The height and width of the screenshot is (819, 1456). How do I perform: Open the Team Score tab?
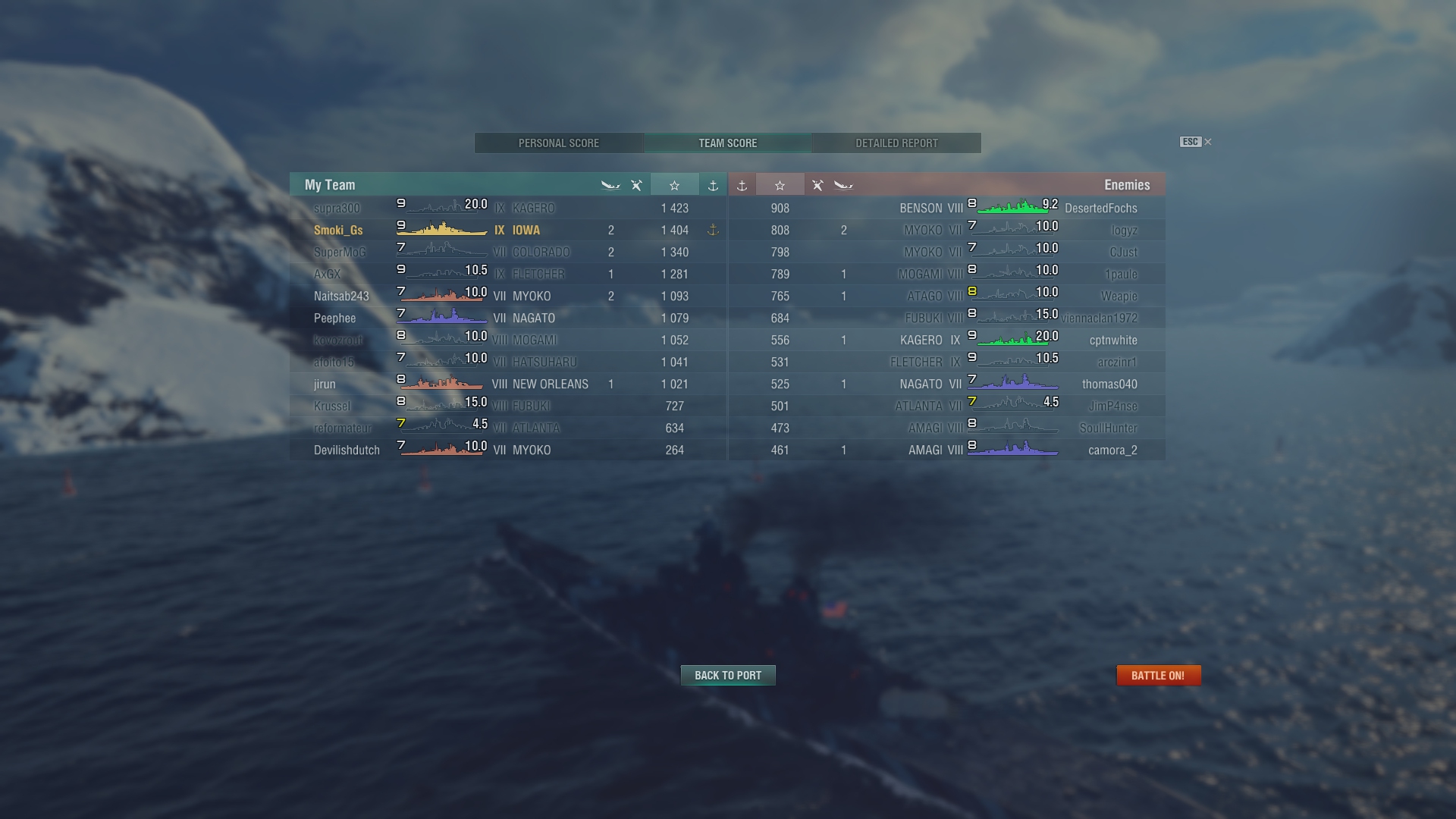point(727,143)
